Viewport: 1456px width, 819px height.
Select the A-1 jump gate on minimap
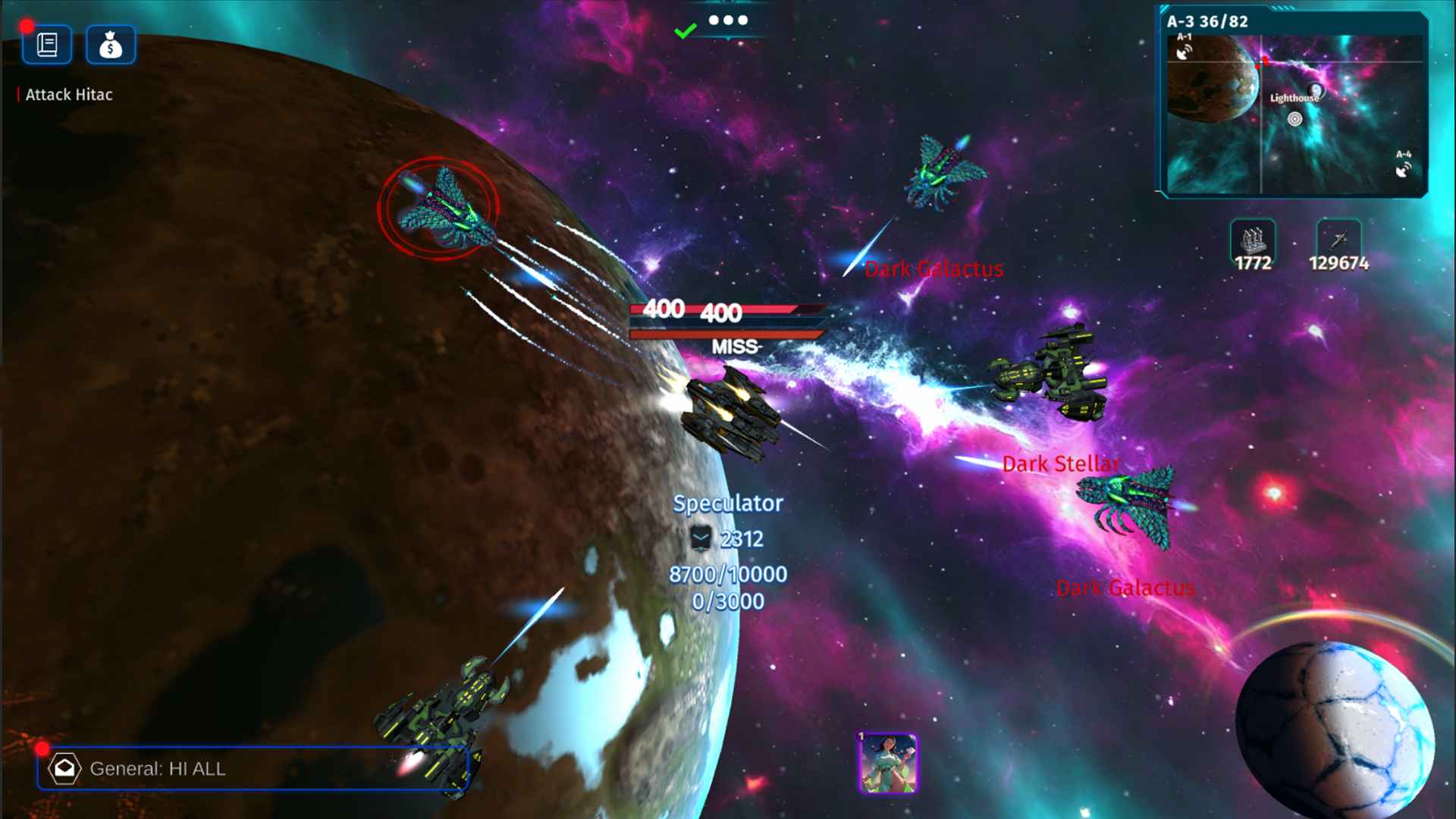point(1184,51)
